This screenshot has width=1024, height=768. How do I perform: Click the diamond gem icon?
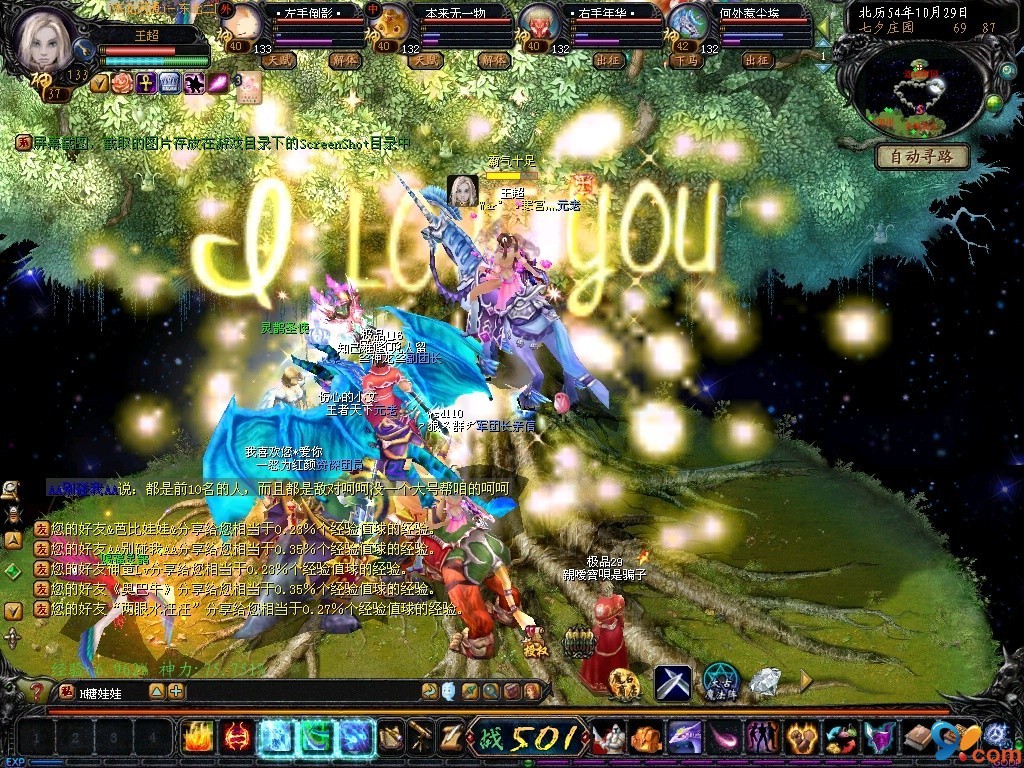pos(766,682)
